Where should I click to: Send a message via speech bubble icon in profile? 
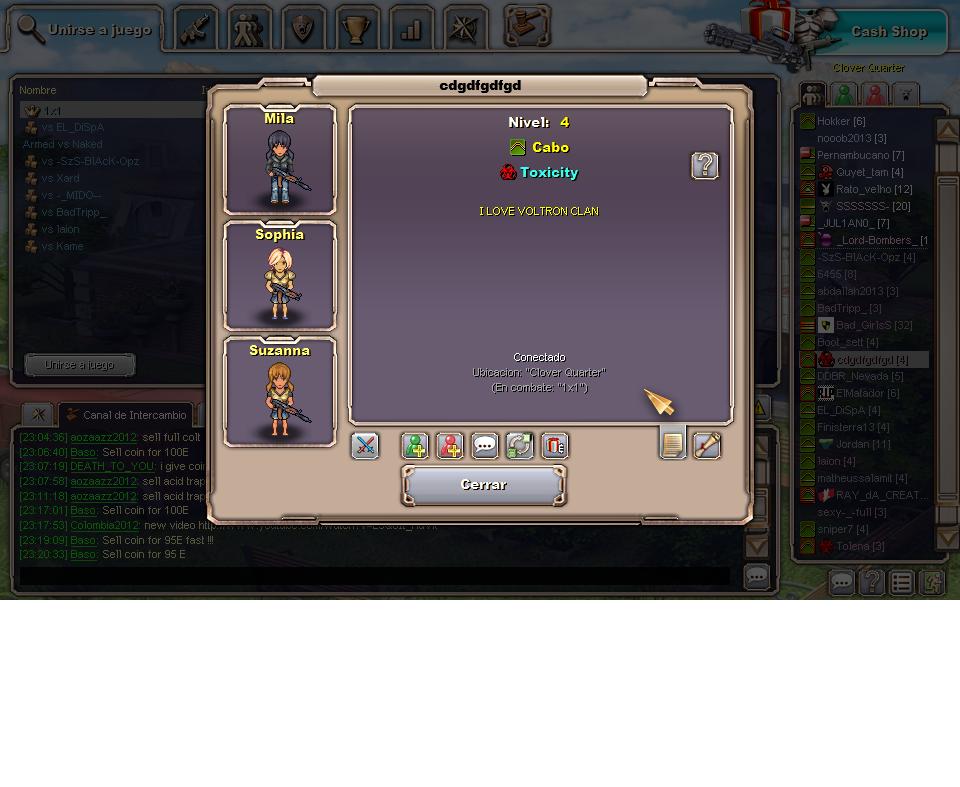[x=485, y=446]
